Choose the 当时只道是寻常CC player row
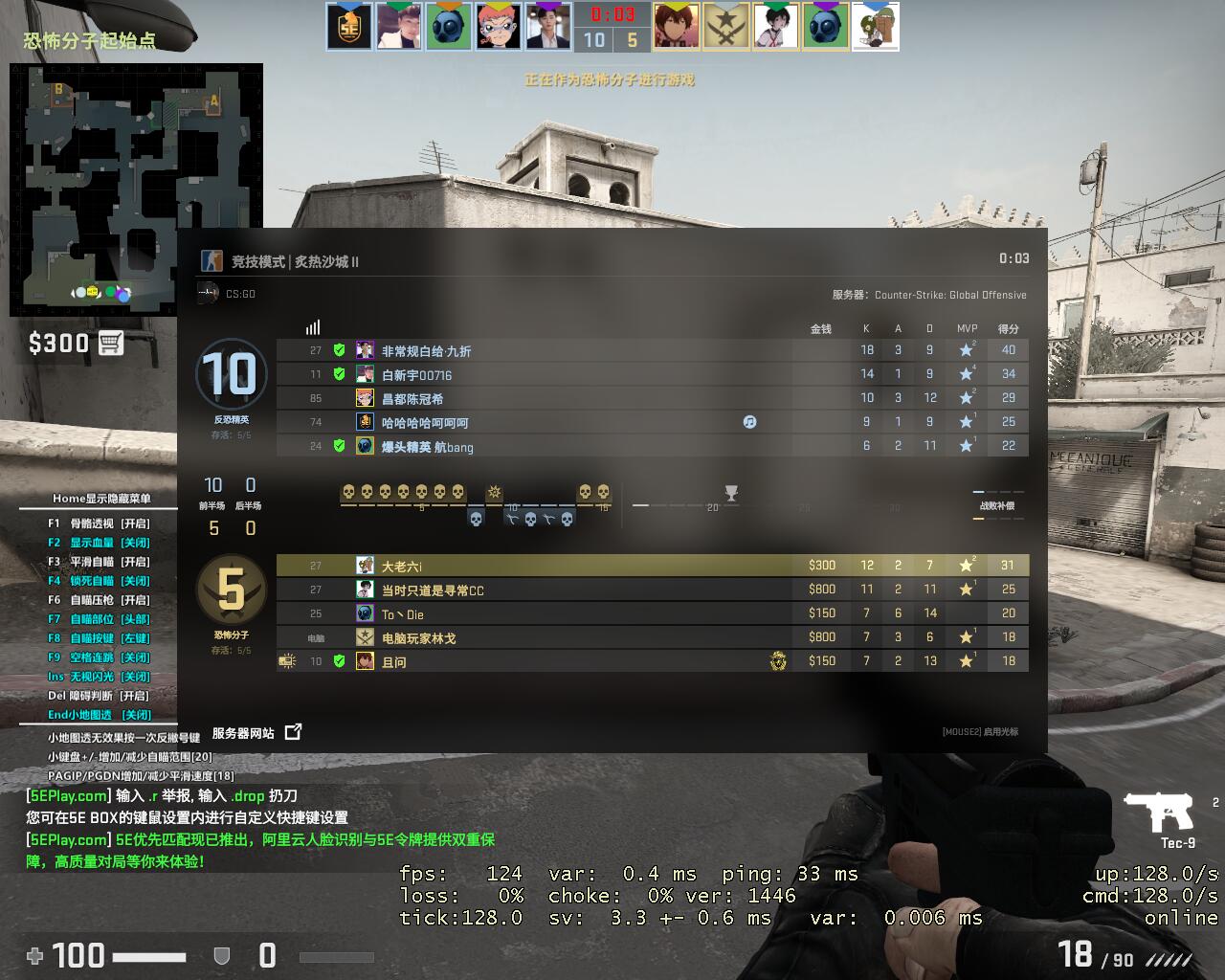Viewport: 1225px width, 980px height. coord(433,590)
